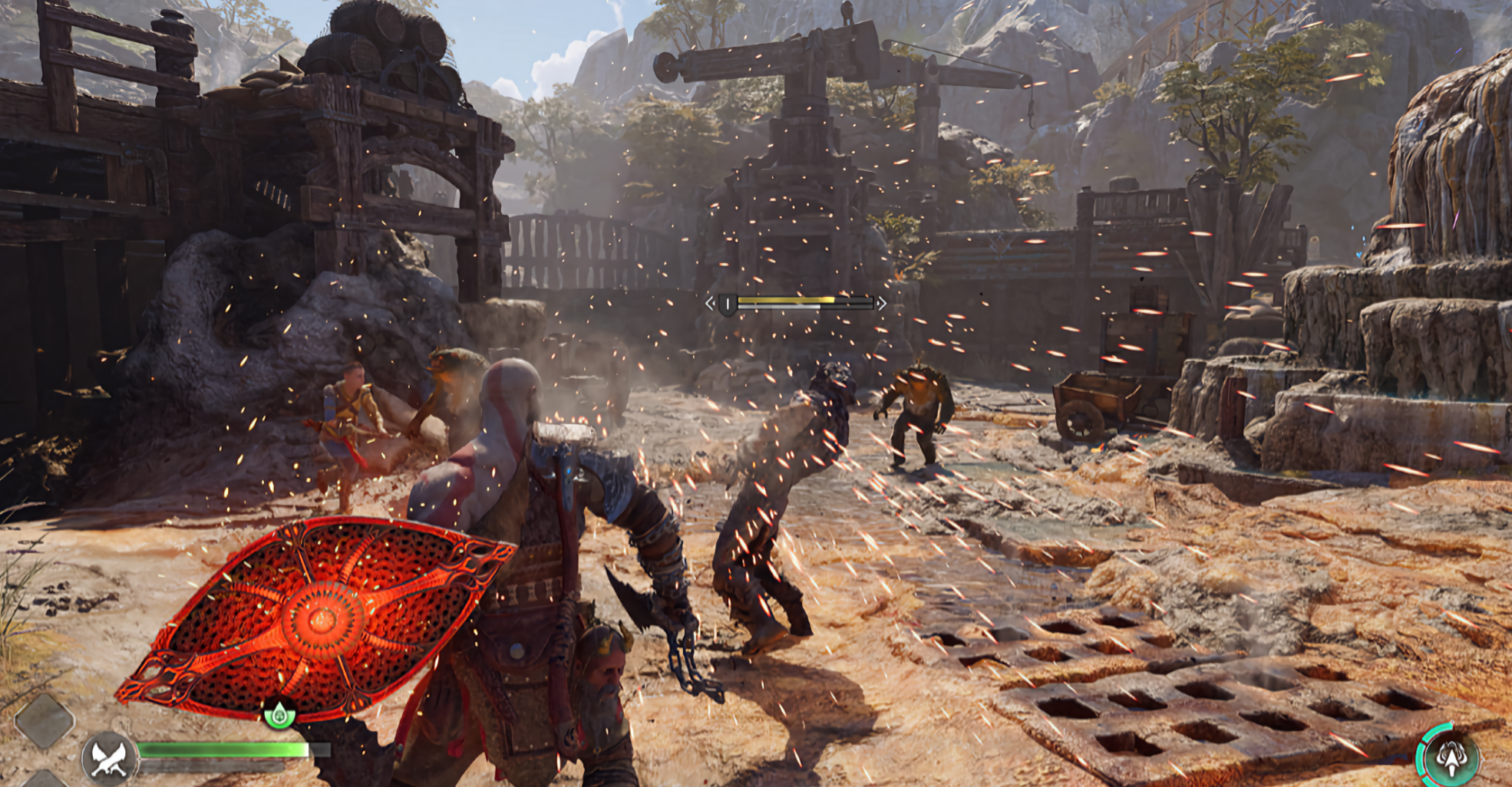1512x787 pixels.
Task: Switch target with the left chevron arrow
Action: [710, 304]
